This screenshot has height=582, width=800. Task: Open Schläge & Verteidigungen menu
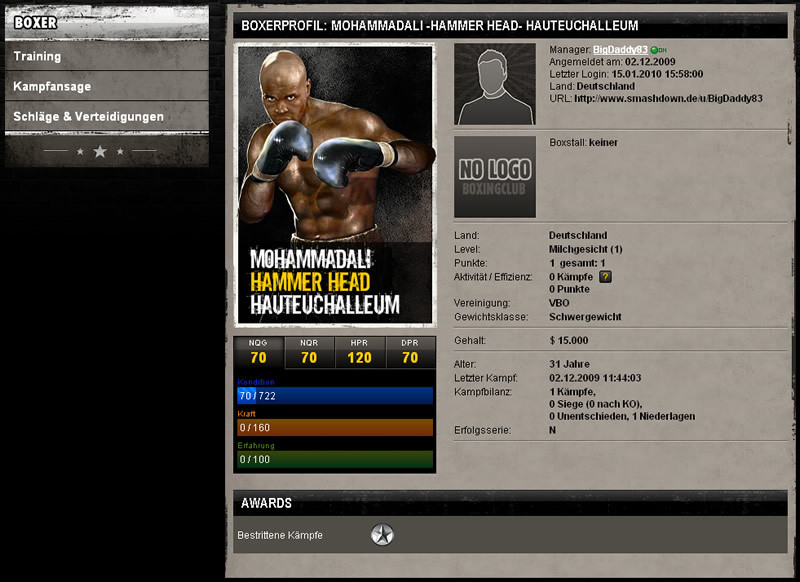[88, 117]
